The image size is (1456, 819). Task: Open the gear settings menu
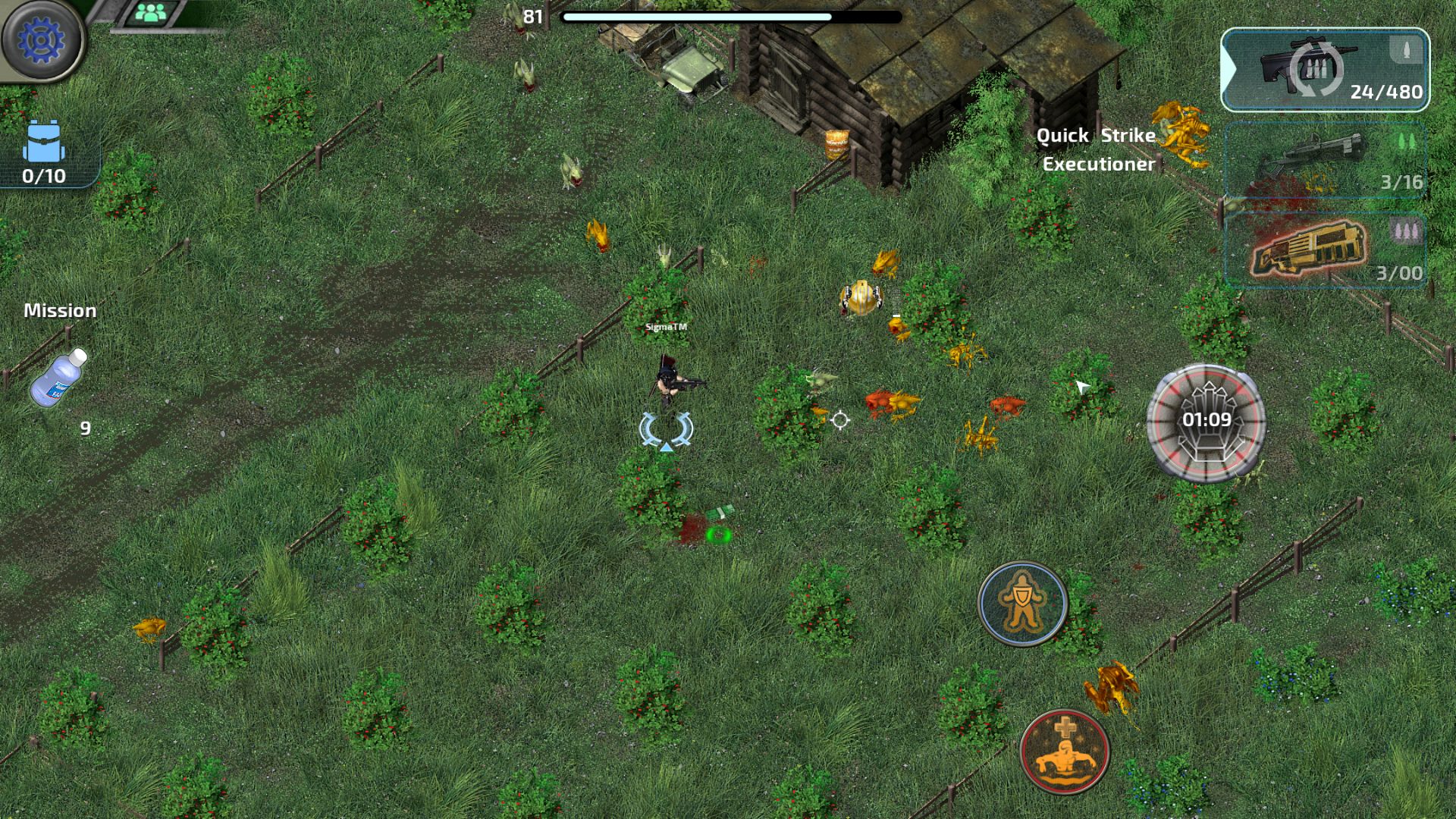[x=41, y=39]
